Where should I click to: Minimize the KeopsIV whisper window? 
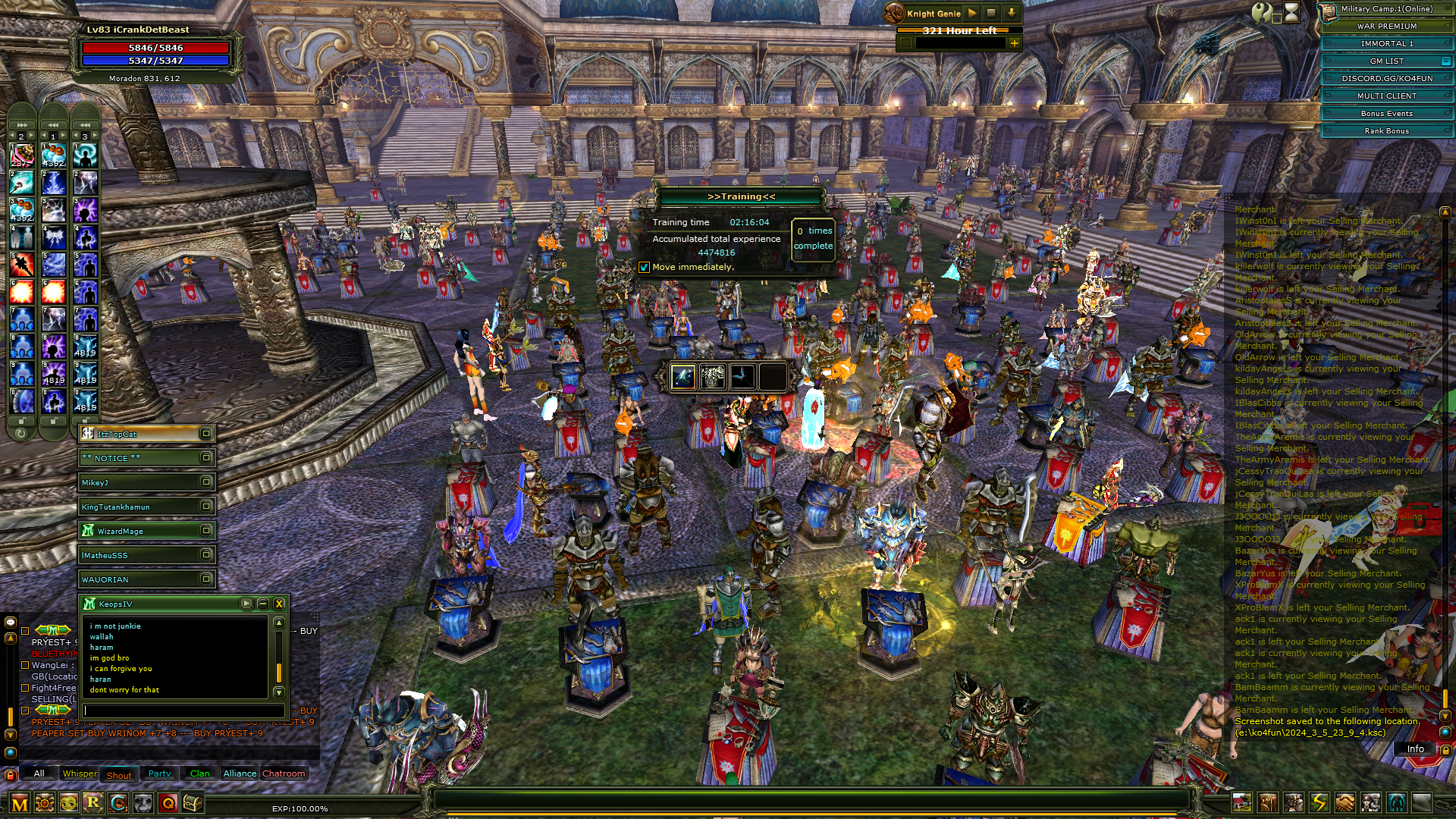click(262, 604)
